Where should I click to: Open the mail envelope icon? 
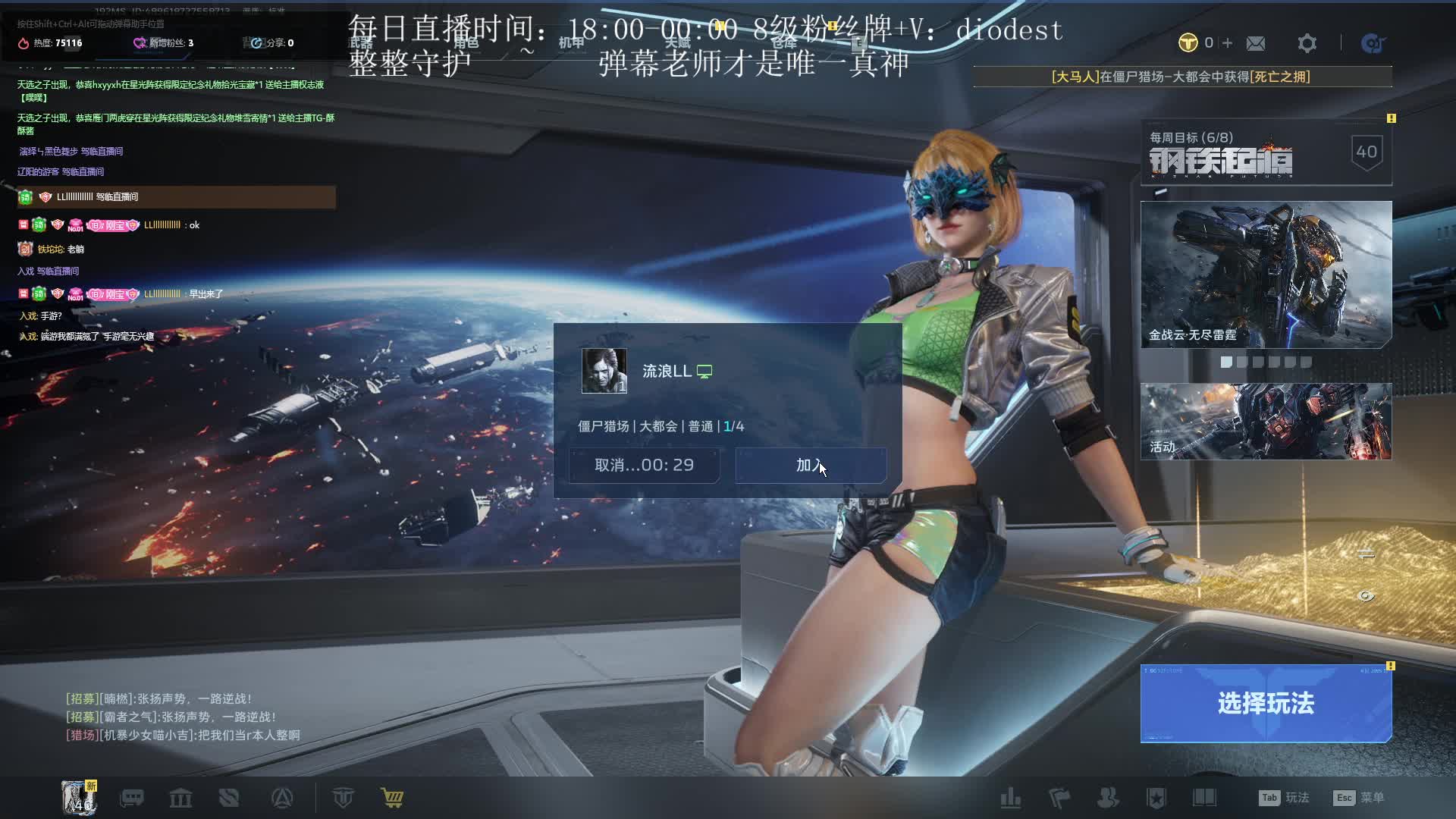click(x=1256, y=43)
